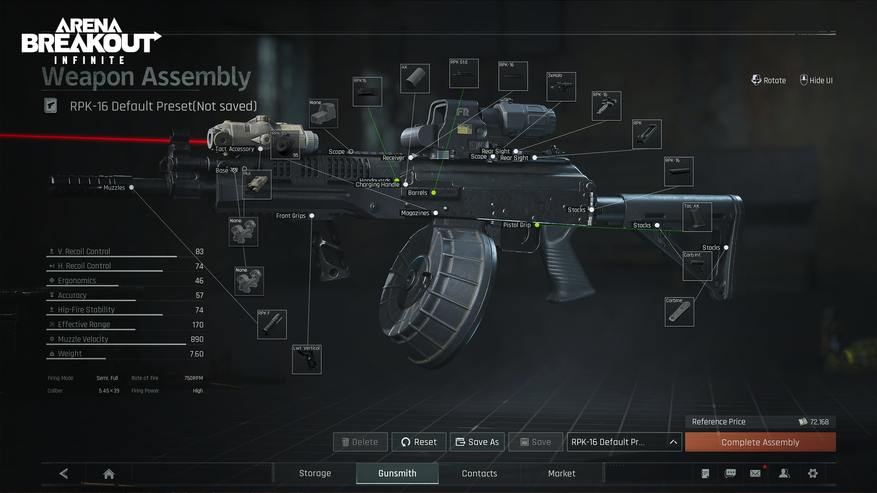Choose Save As for this preset
This screenshot has height=493, width=877.
(476, 442)
